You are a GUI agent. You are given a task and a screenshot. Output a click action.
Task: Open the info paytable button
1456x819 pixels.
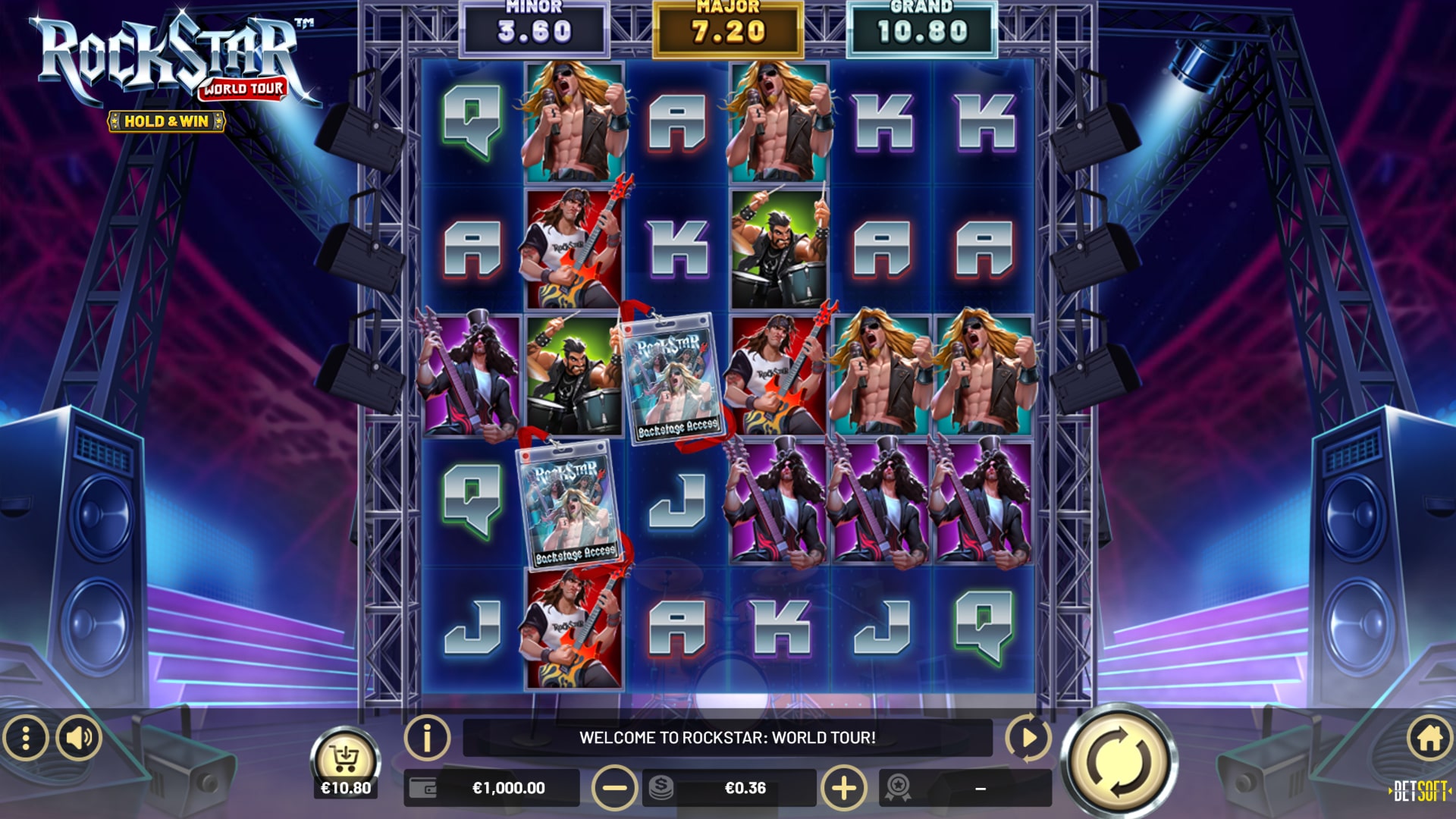pyautogui.click(x=427, y=737)
